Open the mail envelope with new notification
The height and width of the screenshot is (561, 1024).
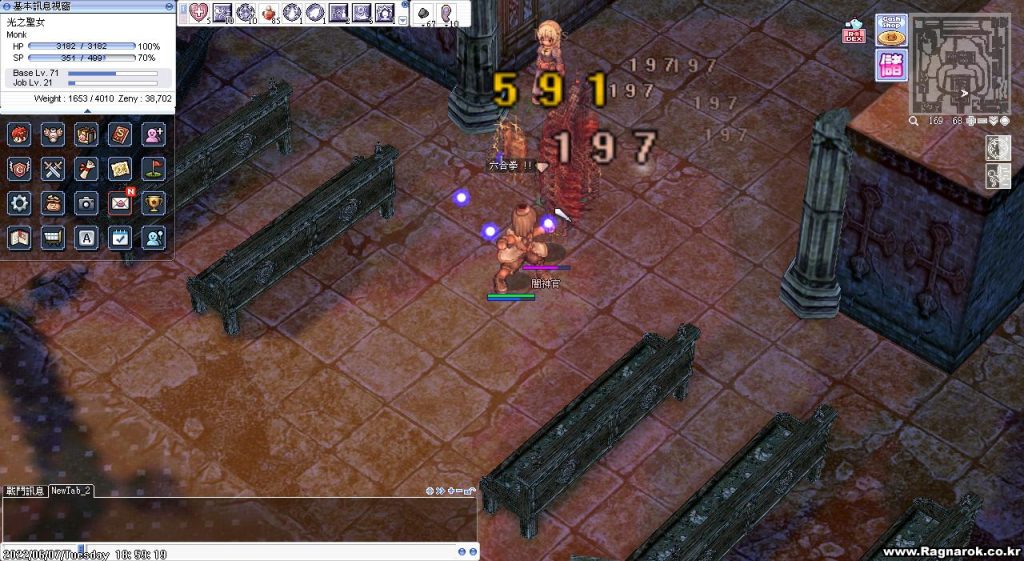(x=120, y=203)
